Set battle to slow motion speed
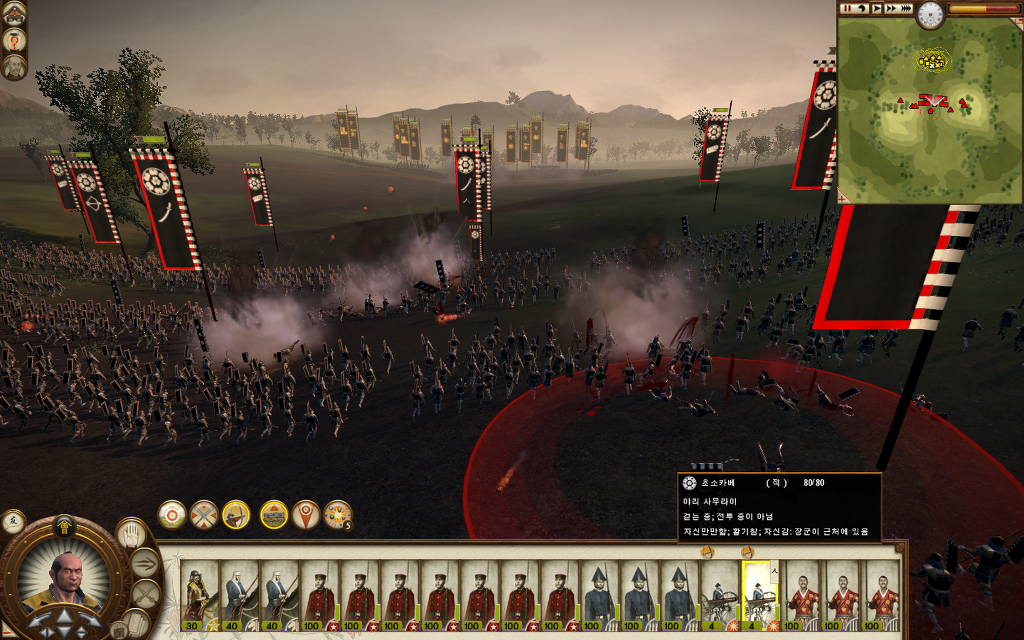The image size is (1024, 640). [861, 8]
